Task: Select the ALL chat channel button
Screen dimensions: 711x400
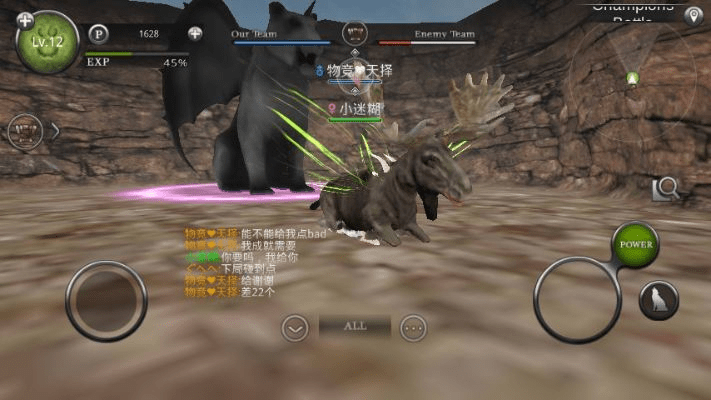Action: [354, 326]
